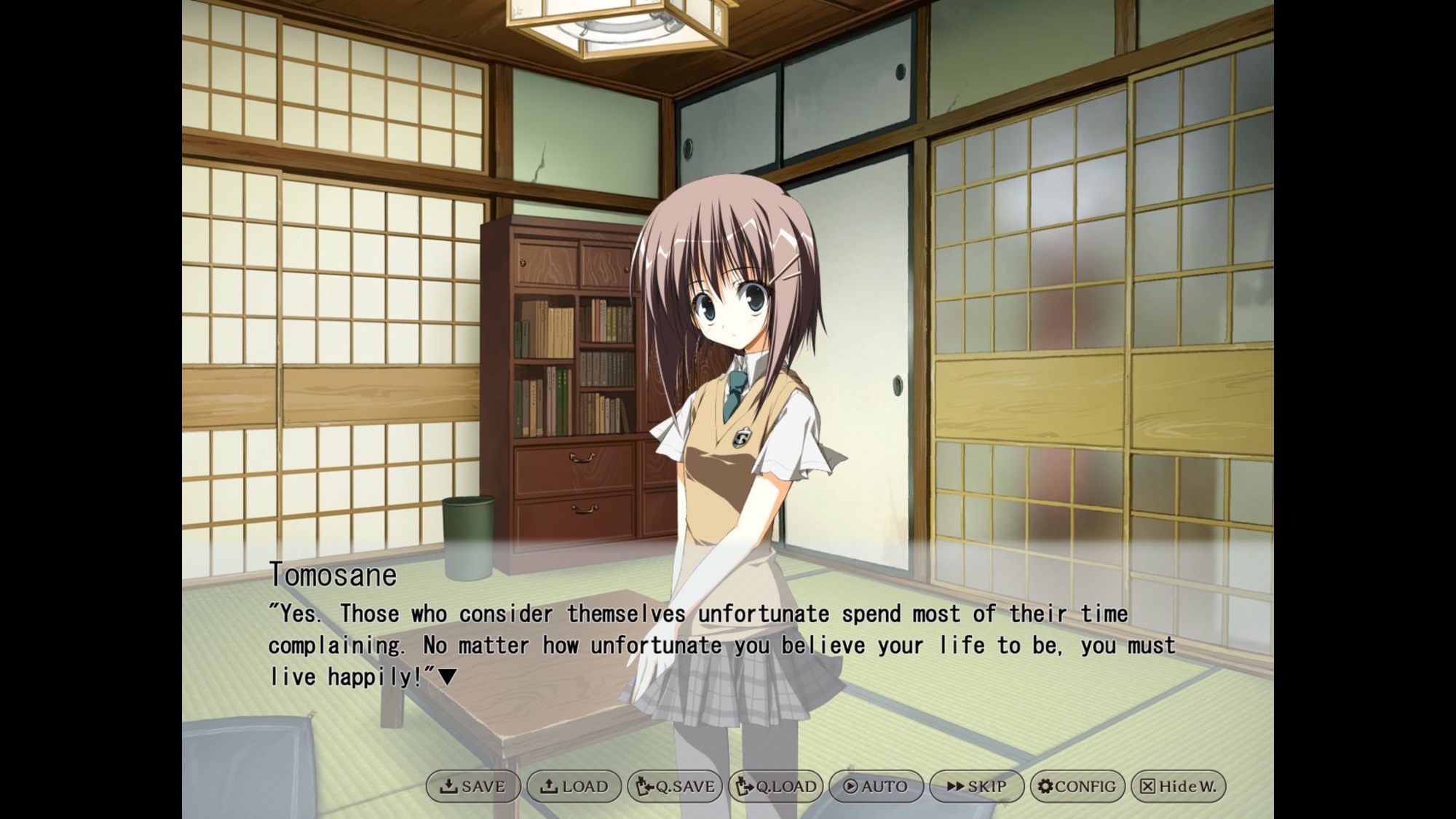Open the LOAD menu
This screenshot has width=1456, height=819.
tap(574, 786)
